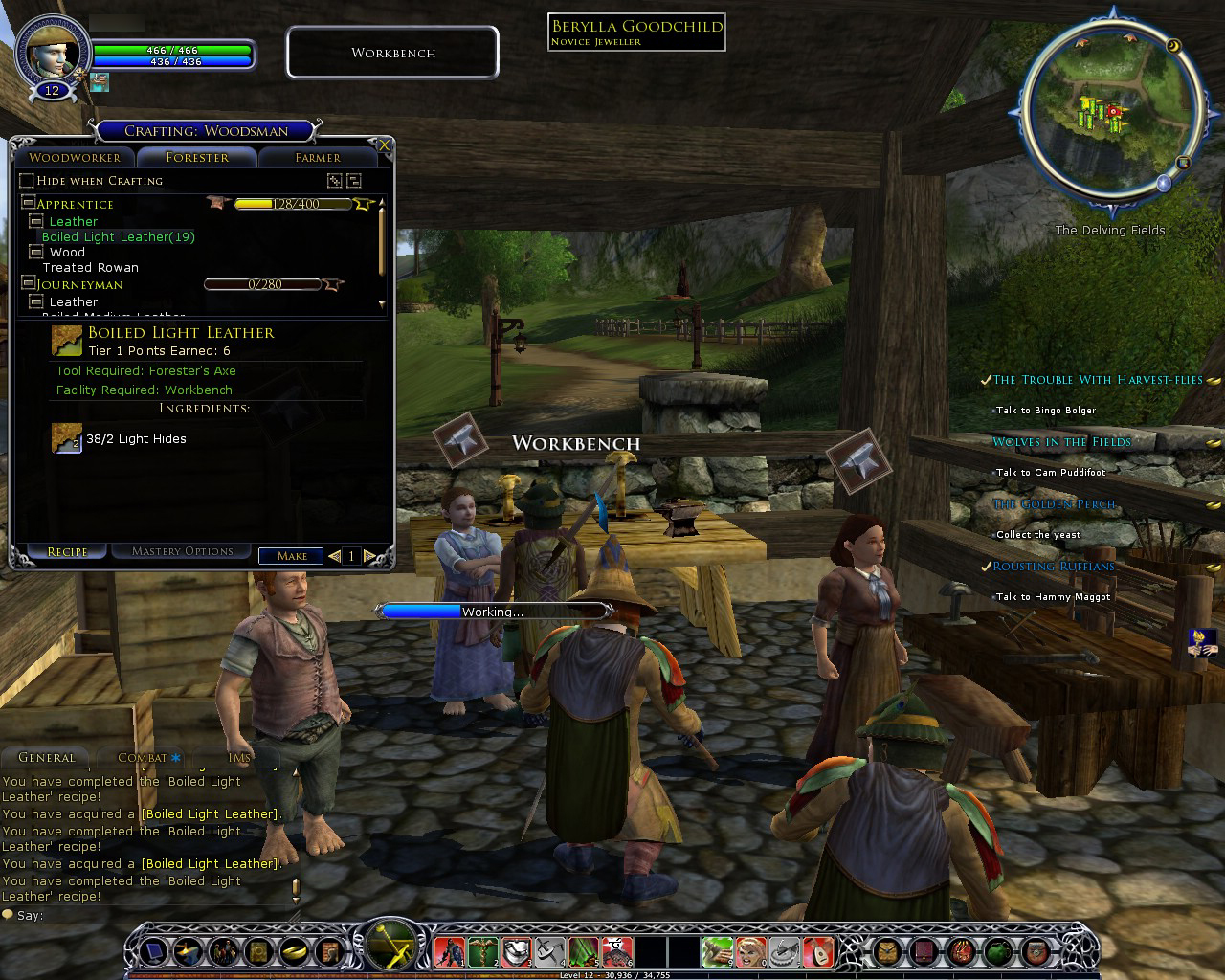The height and width of the screenshot is (980, 1225).
Task: Decrease the crafting quantity with left arrow
Action: [334, 555]
